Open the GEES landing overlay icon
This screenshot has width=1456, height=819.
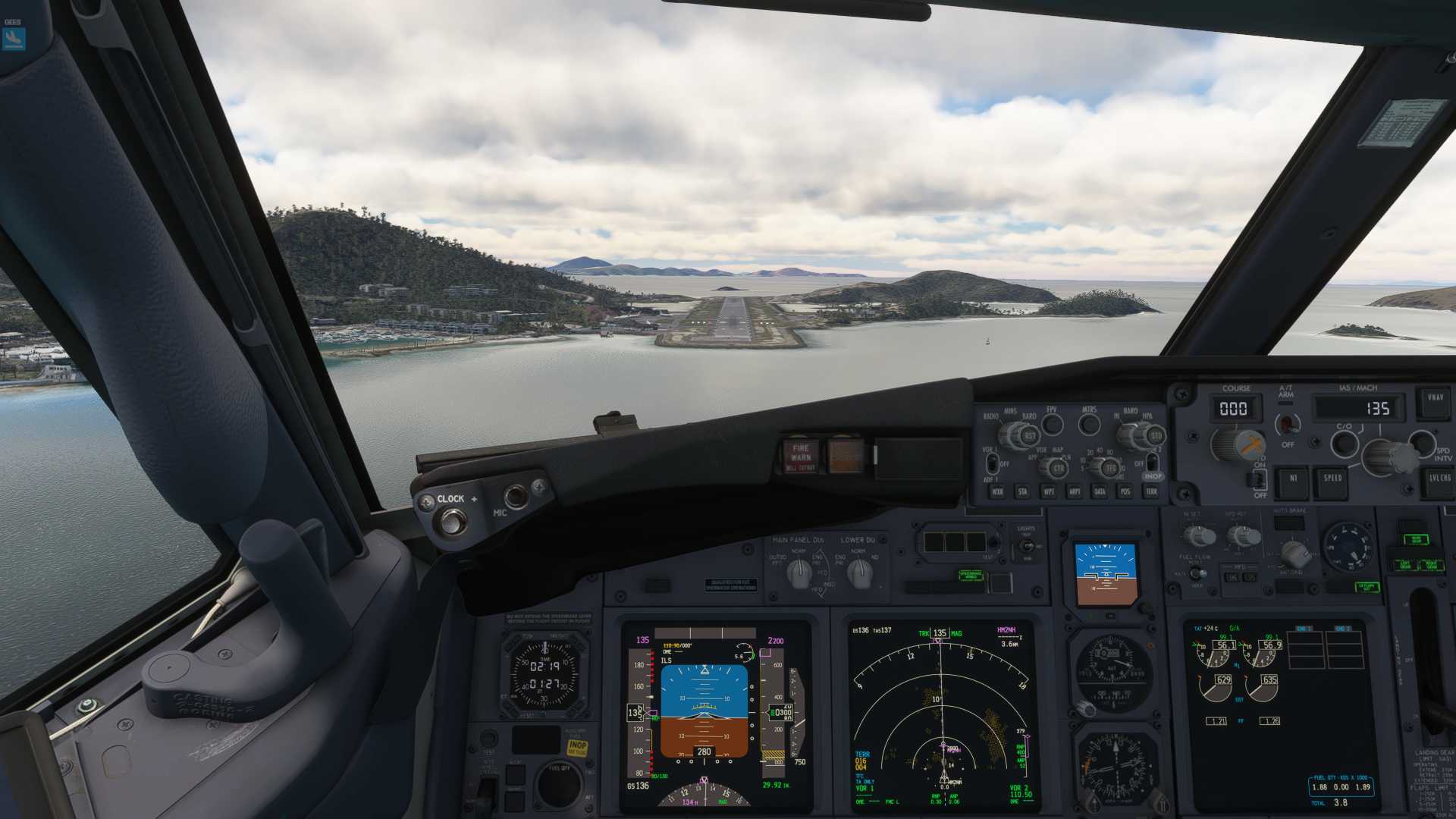click(x=14, y=38)
